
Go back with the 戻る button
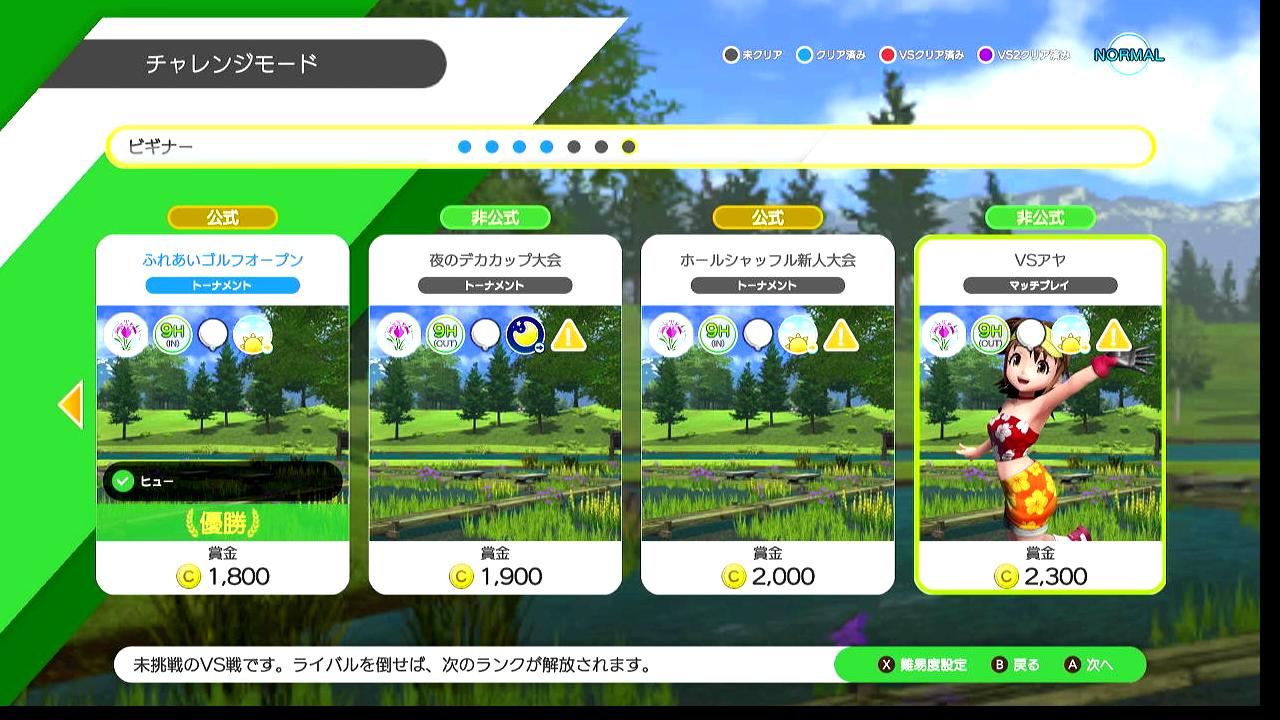click(x=1016, y=665)
